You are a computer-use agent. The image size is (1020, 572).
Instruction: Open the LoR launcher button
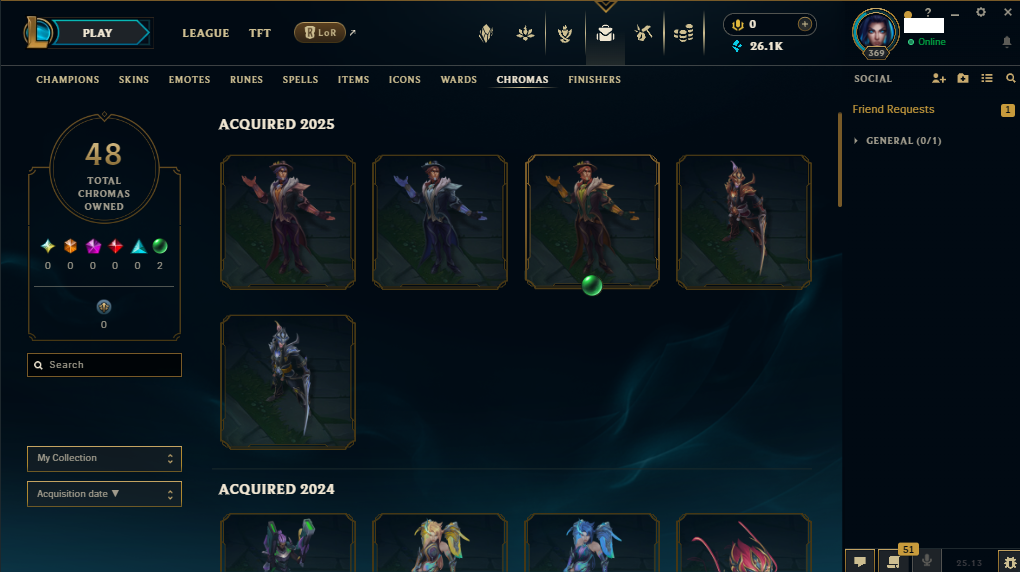pos(320,33)
